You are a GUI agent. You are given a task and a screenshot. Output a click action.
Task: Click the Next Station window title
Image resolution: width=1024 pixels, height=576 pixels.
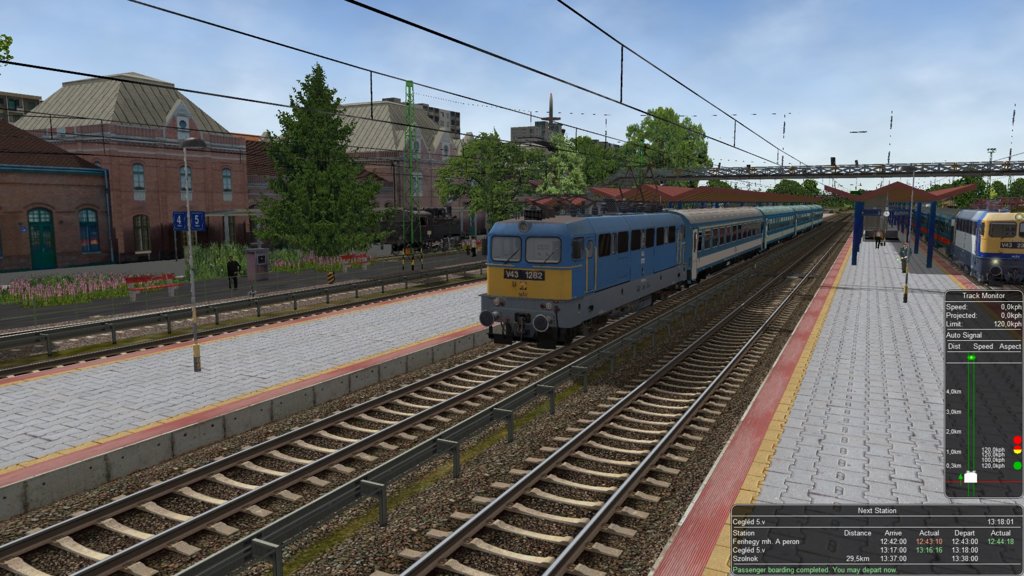click(x=875, y=510)
